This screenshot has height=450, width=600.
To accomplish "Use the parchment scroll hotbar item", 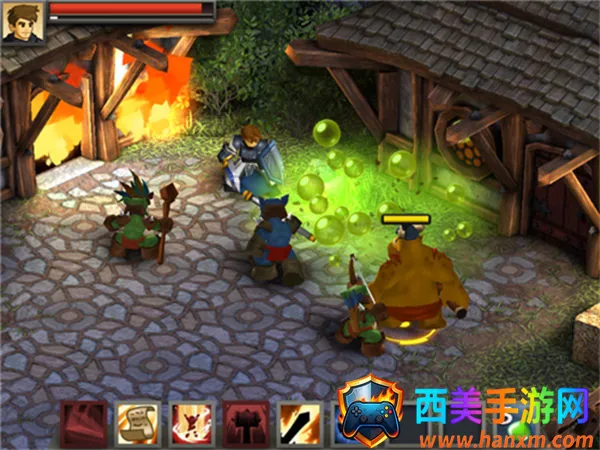I will 135,423.
